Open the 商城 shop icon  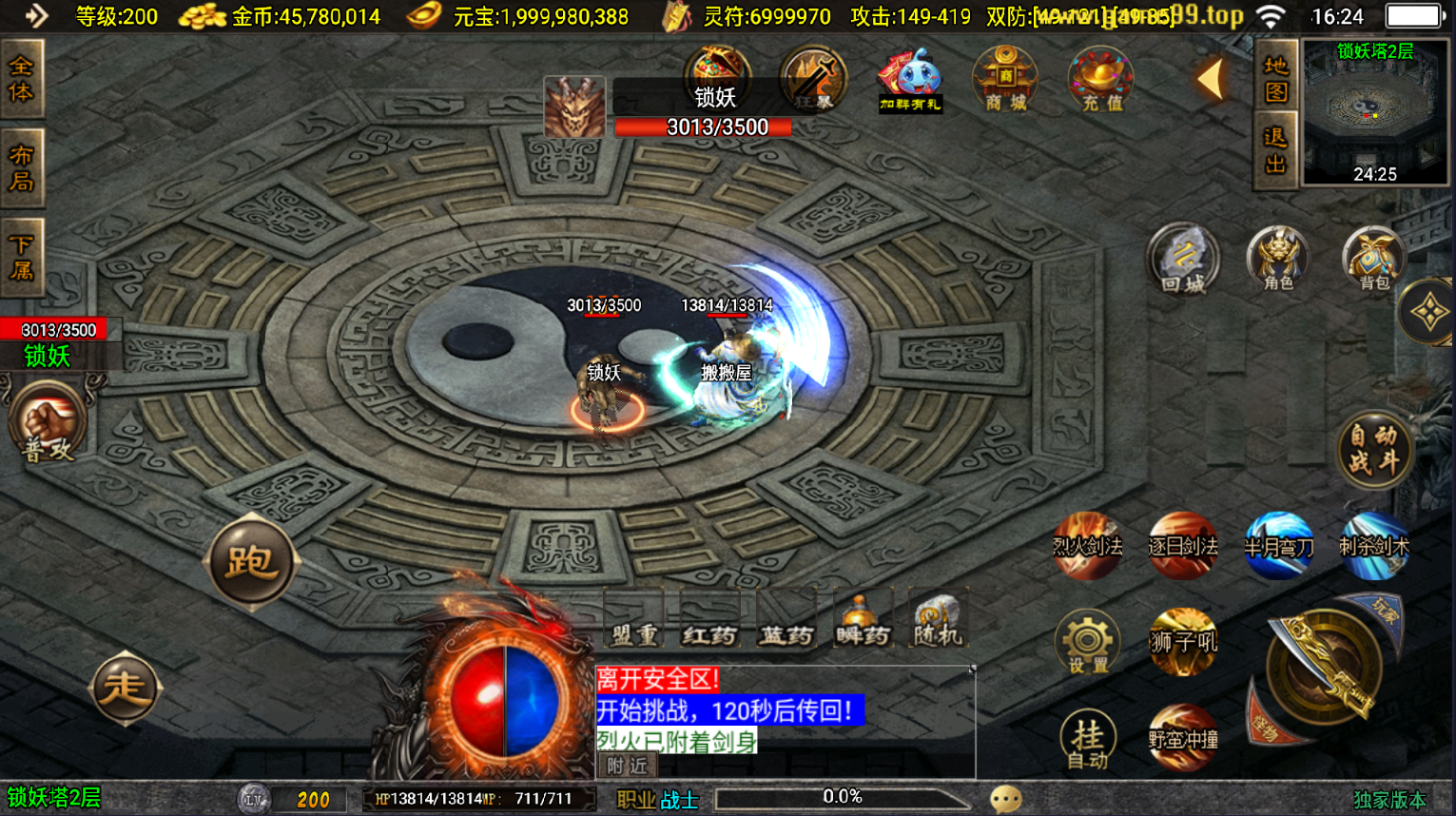click(1005, 79)
